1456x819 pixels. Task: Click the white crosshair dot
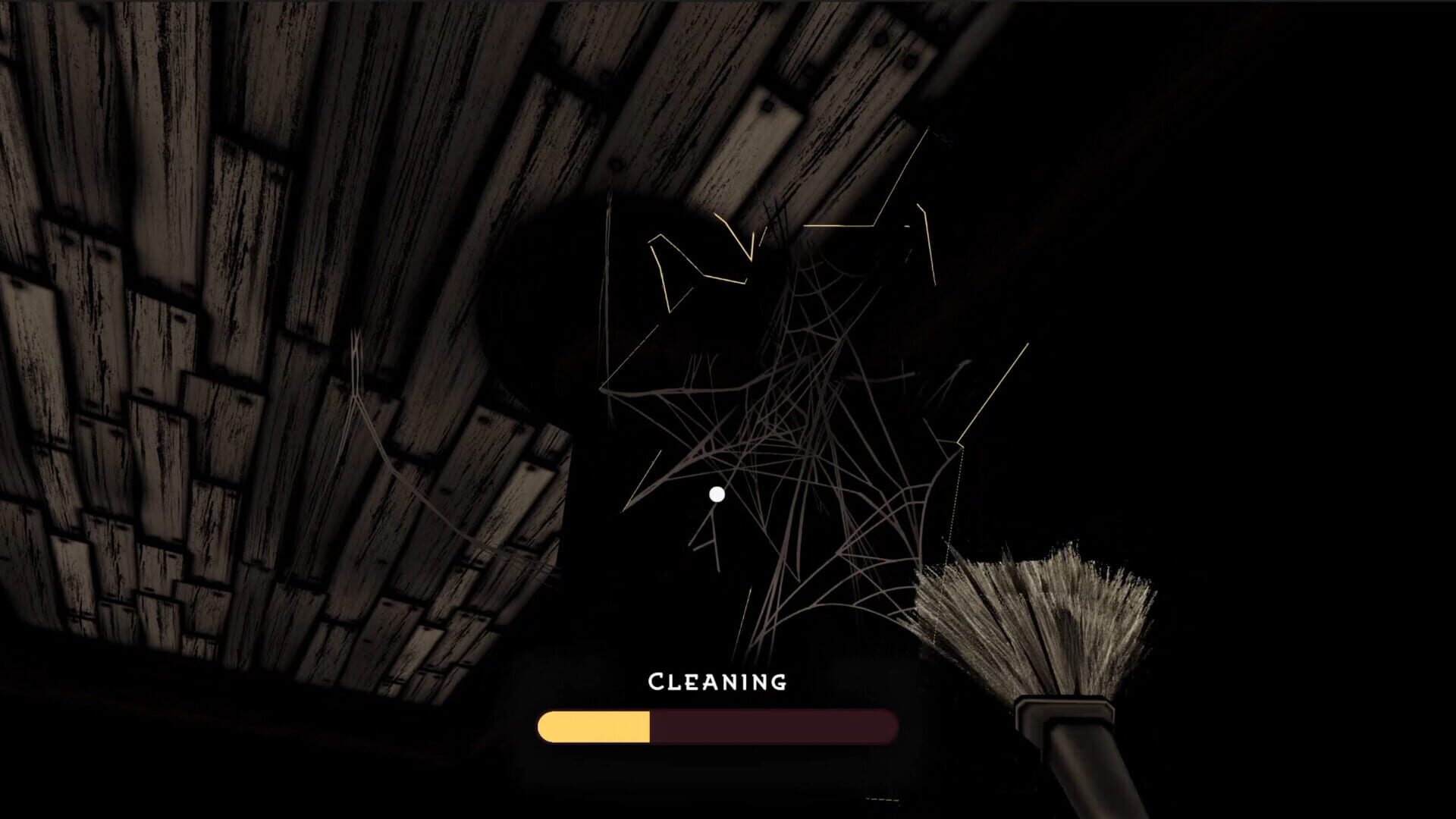pyautogui.click(x=715, y=493)
